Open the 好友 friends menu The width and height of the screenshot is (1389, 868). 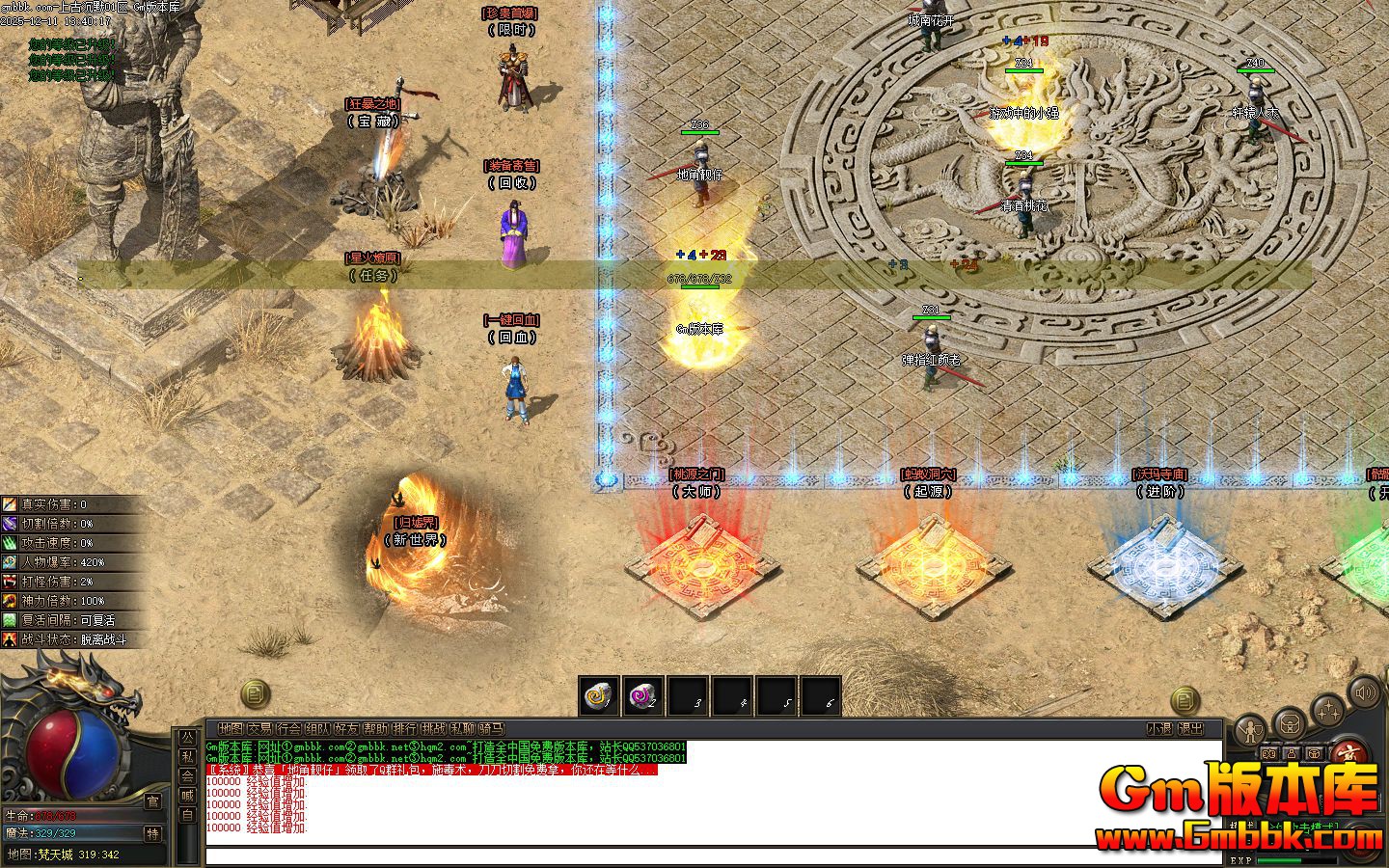pyautogui.click(x=345, y=728)
